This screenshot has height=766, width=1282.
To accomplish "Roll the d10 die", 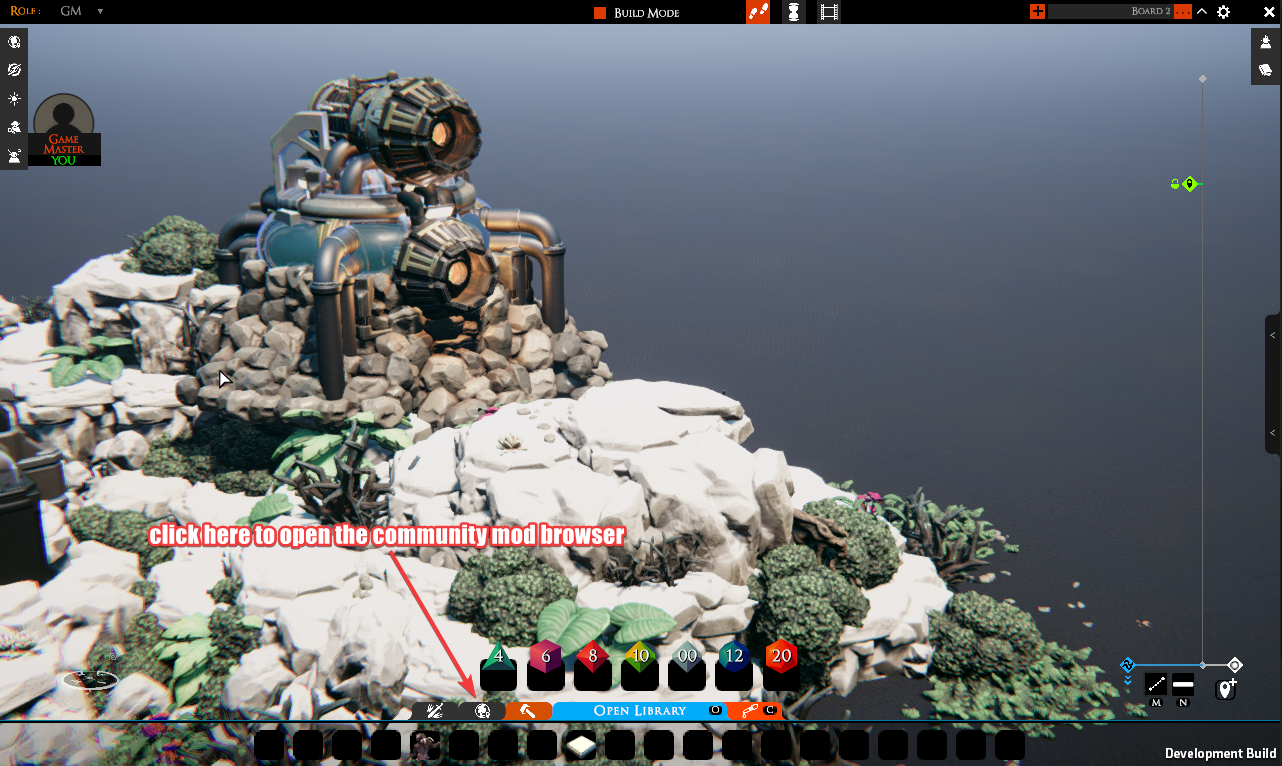I will coord(639,667).
